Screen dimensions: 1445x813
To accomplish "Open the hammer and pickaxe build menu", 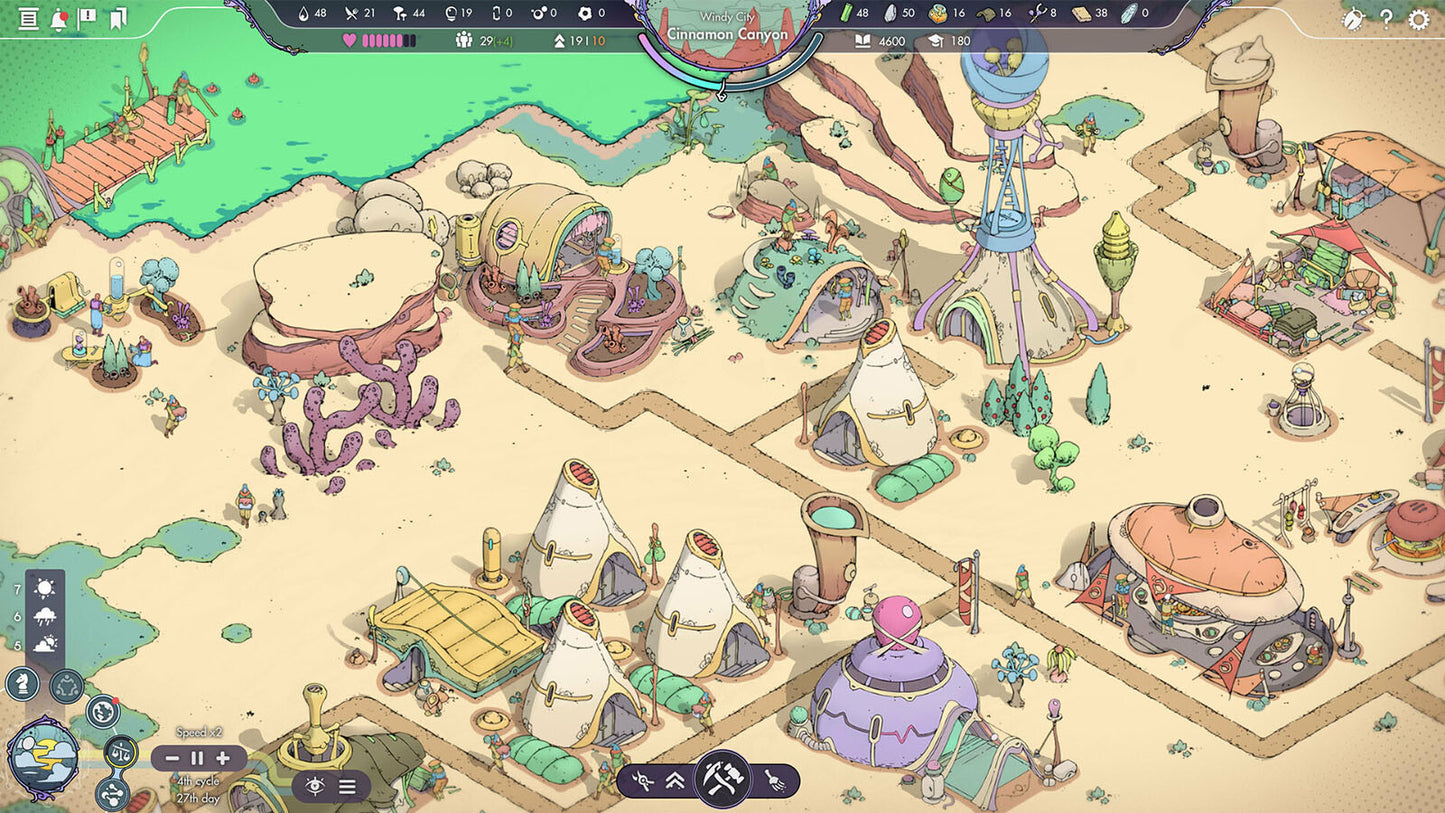I will [721, 778].
